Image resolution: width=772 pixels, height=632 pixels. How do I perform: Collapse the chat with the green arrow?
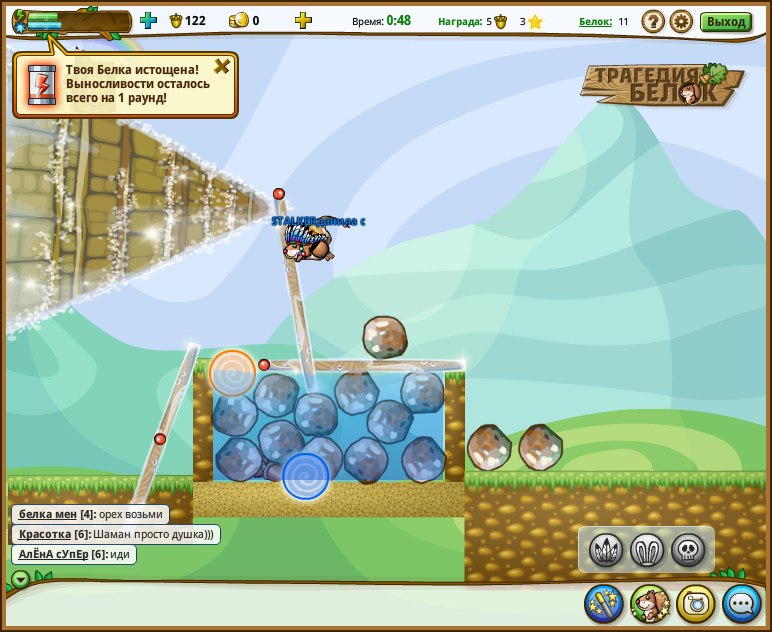tap(20, 579)
